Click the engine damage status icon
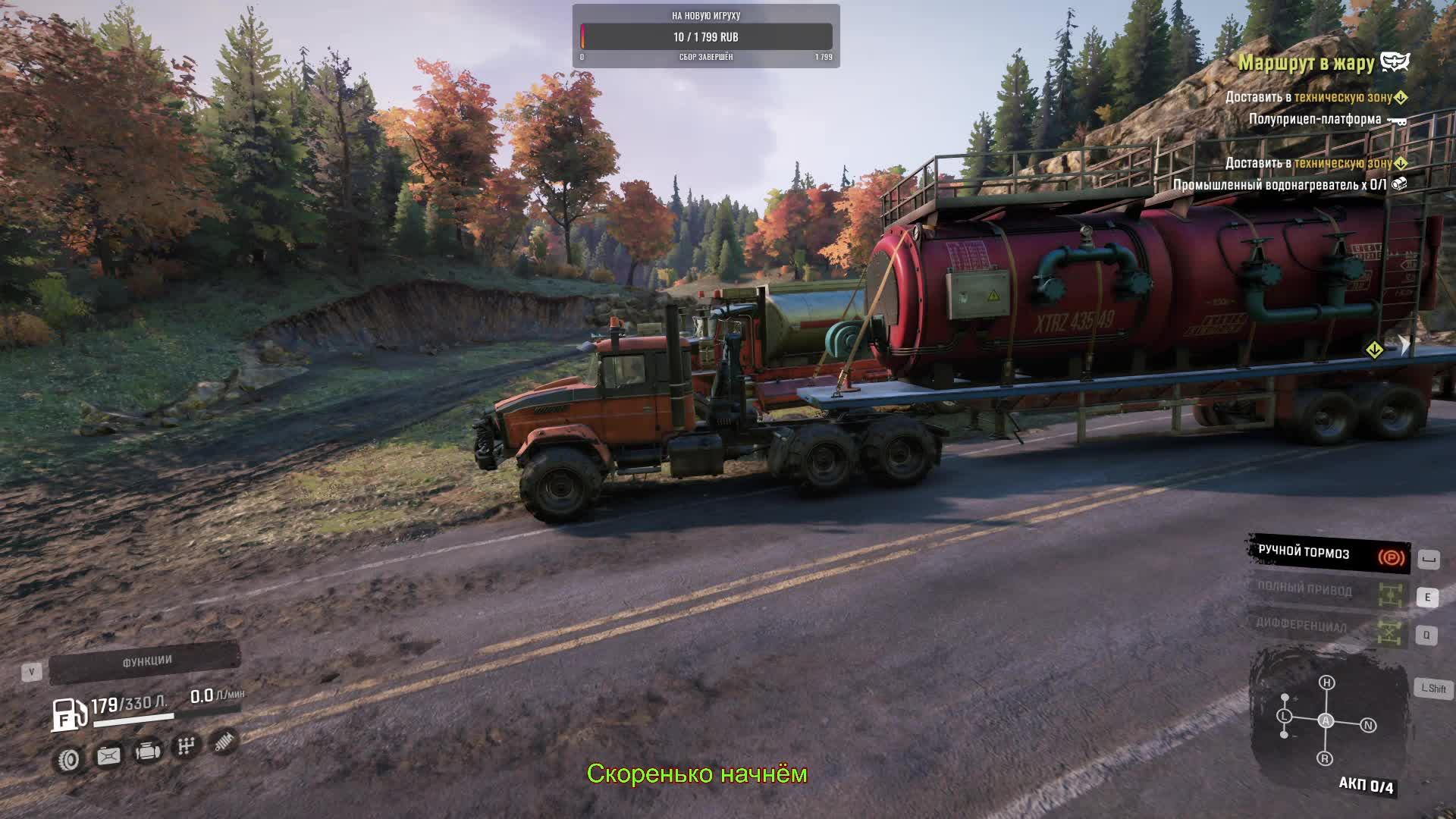1456x819 pixels. (148, 752)
